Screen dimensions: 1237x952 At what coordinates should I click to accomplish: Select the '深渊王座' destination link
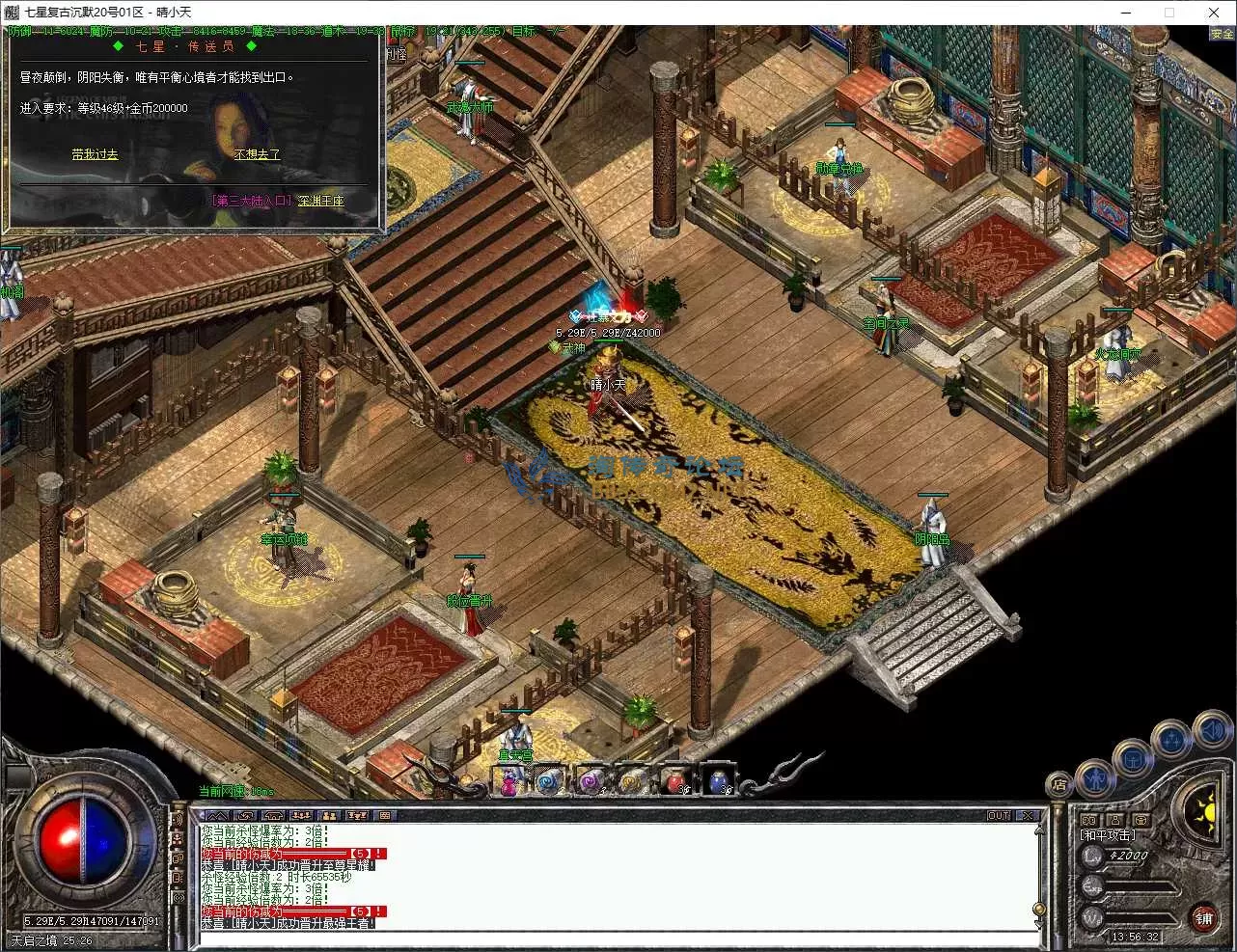pyautogui.click(x=320, y=201)
